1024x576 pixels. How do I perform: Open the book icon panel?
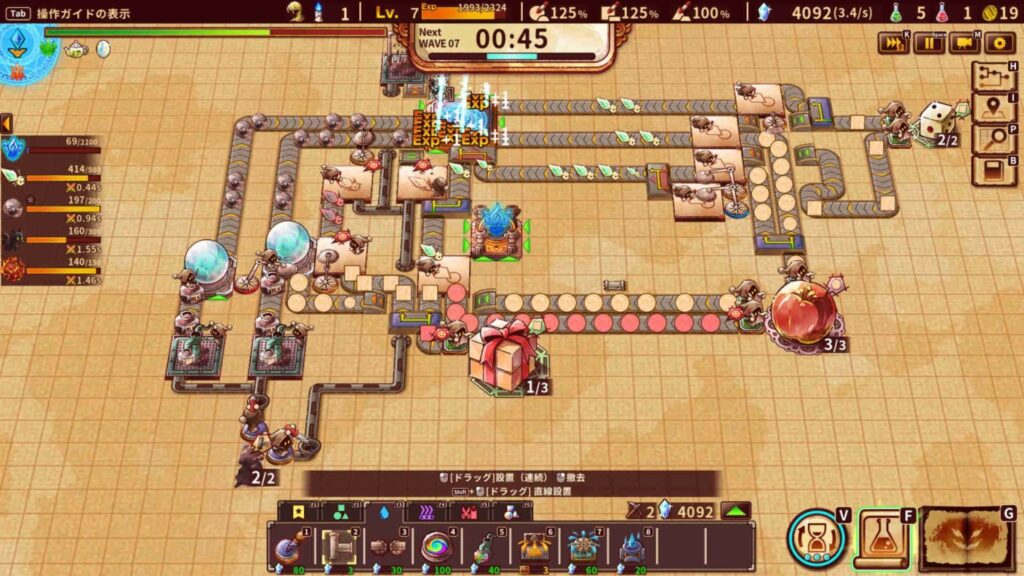point(991,171)
